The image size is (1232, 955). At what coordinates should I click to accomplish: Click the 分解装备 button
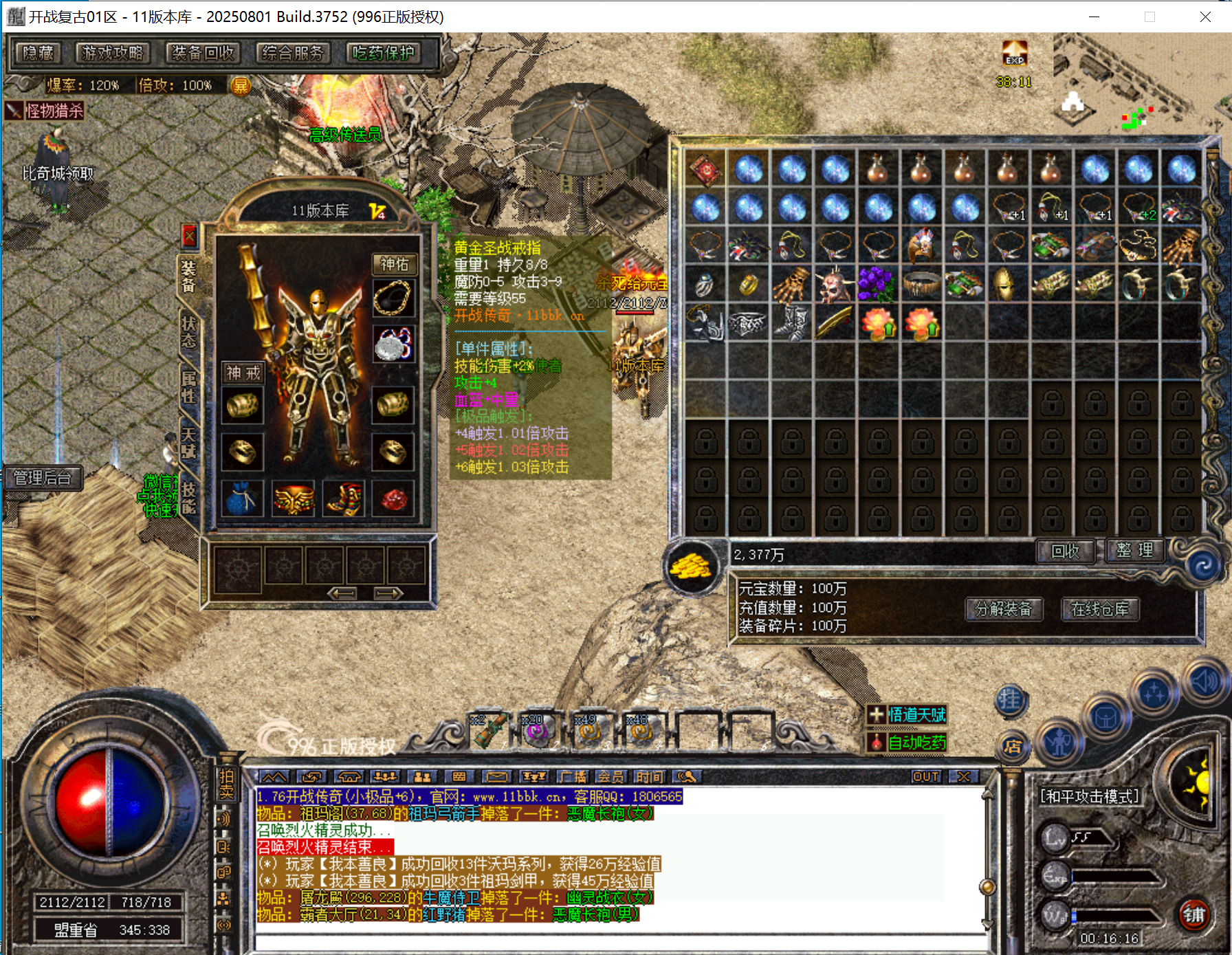tap(1004, 609)
